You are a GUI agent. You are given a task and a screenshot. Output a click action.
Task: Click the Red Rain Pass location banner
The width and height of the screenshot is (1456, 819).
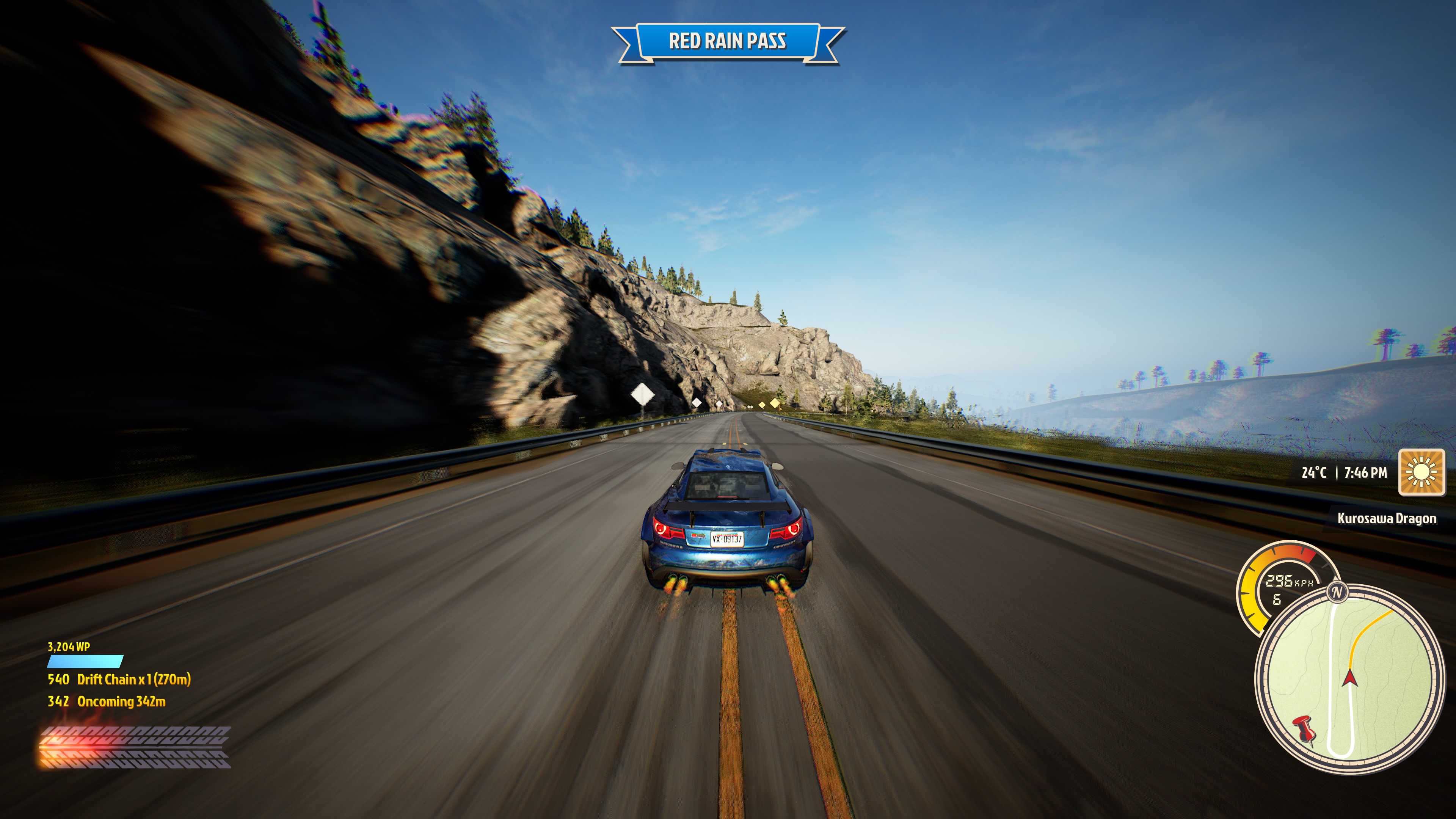click(728, 41)
